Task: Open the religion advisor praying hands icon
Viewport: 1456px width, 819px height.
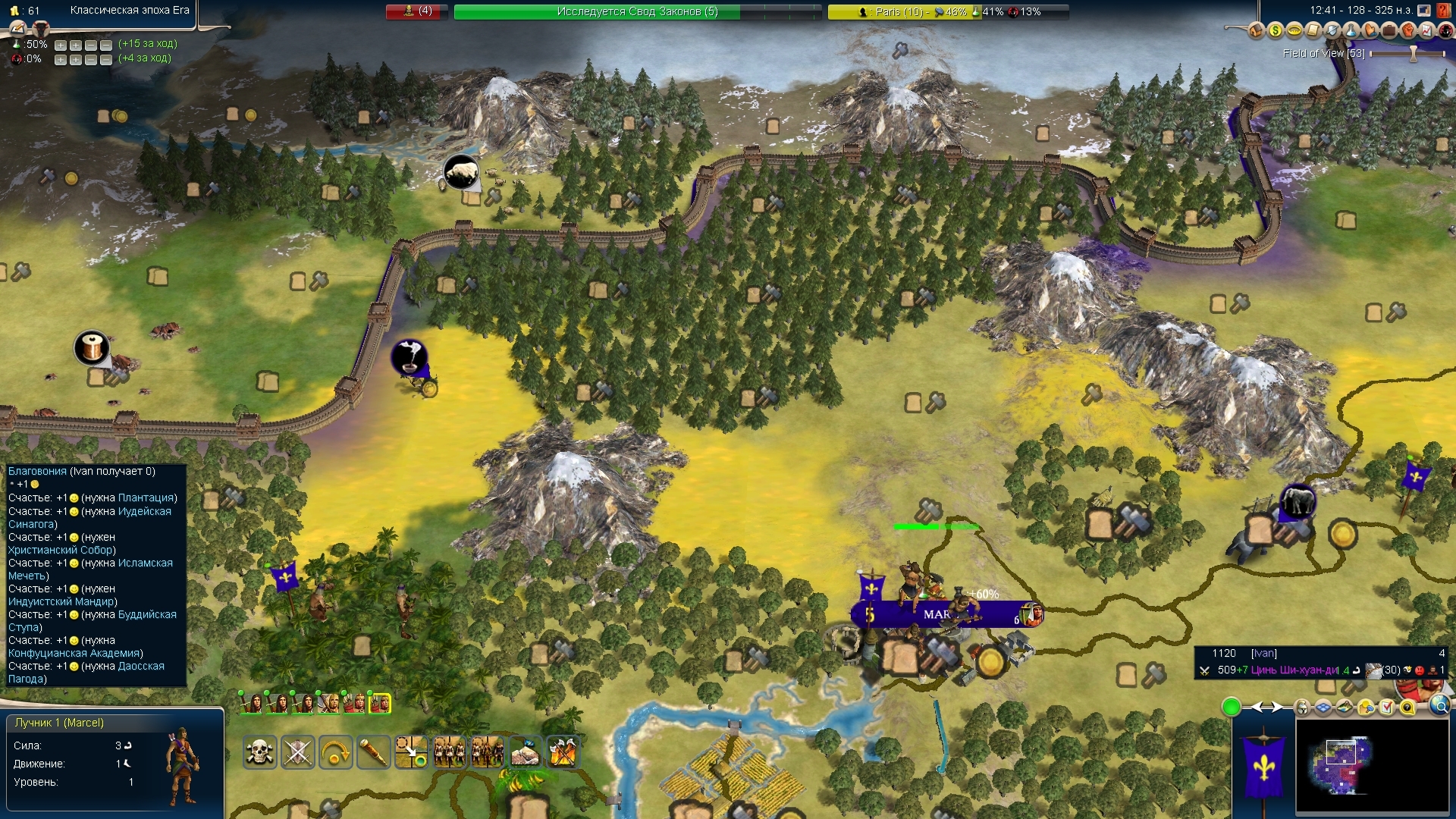Action: pyautogui.click(x=1370, y=30)
